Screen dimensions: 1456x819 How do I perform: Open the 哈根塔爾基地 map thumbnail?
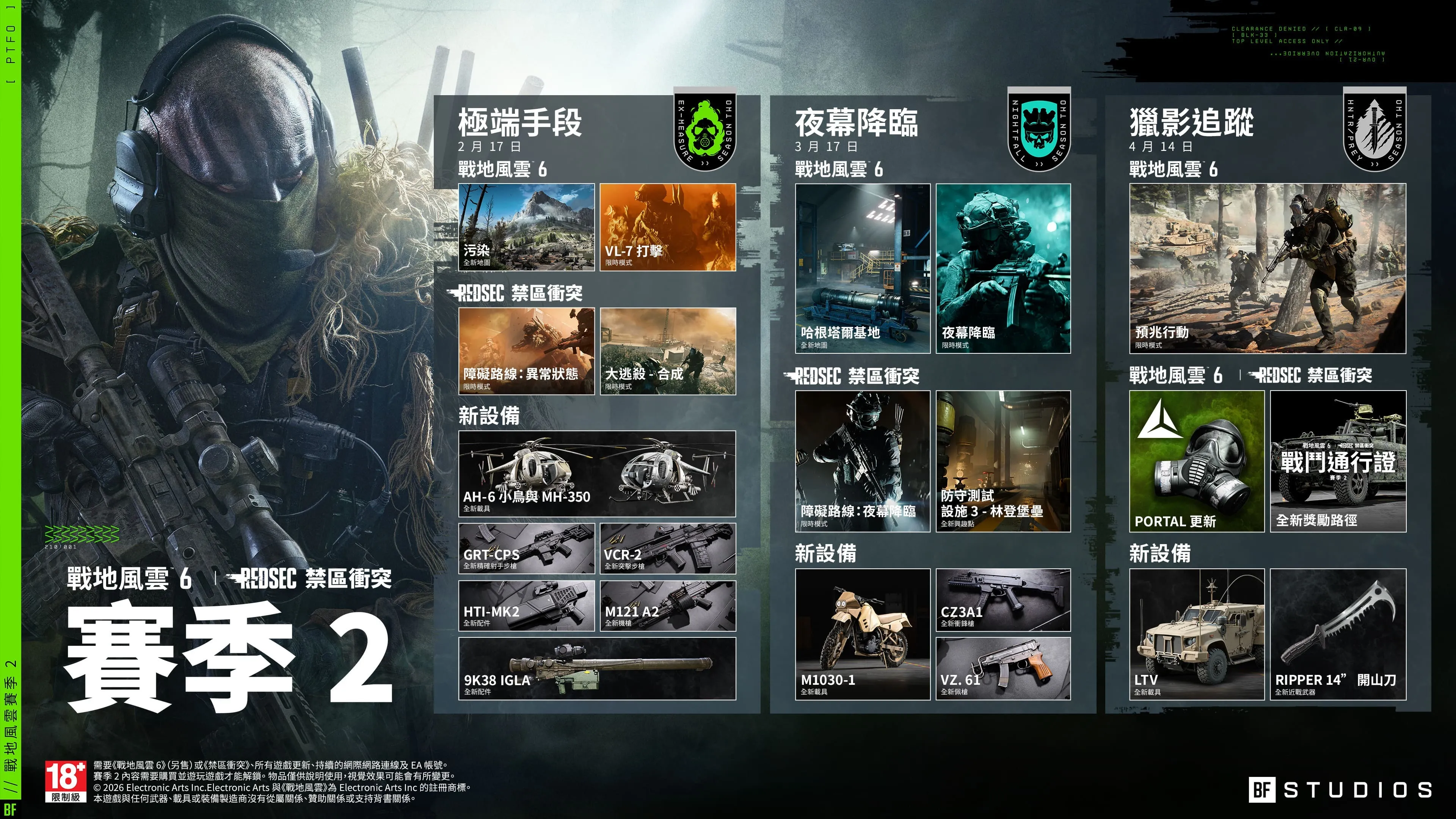click(x=863, y=268)
